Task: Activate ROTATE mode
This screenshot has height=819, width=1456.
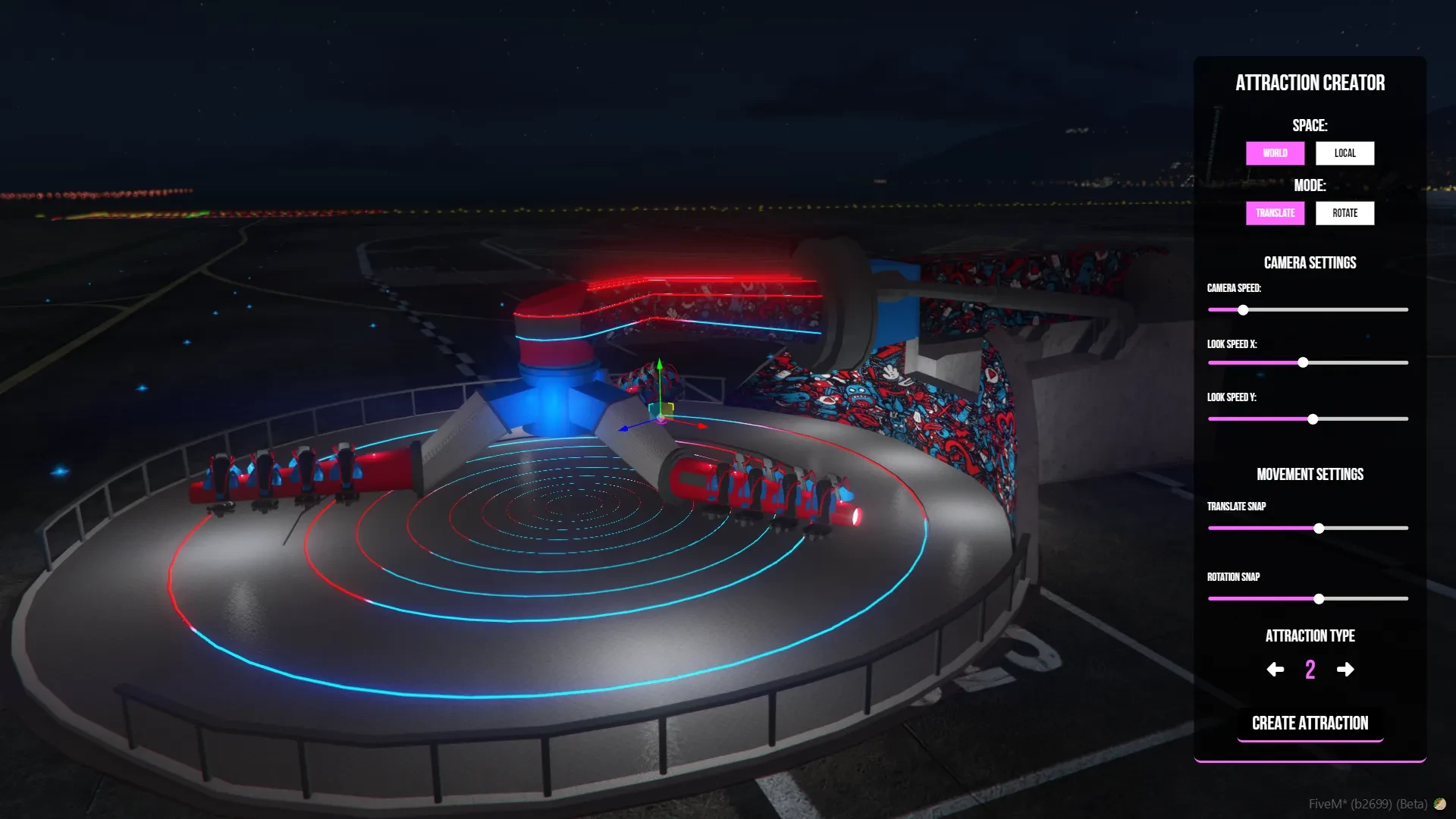Action: (1345, 213)
